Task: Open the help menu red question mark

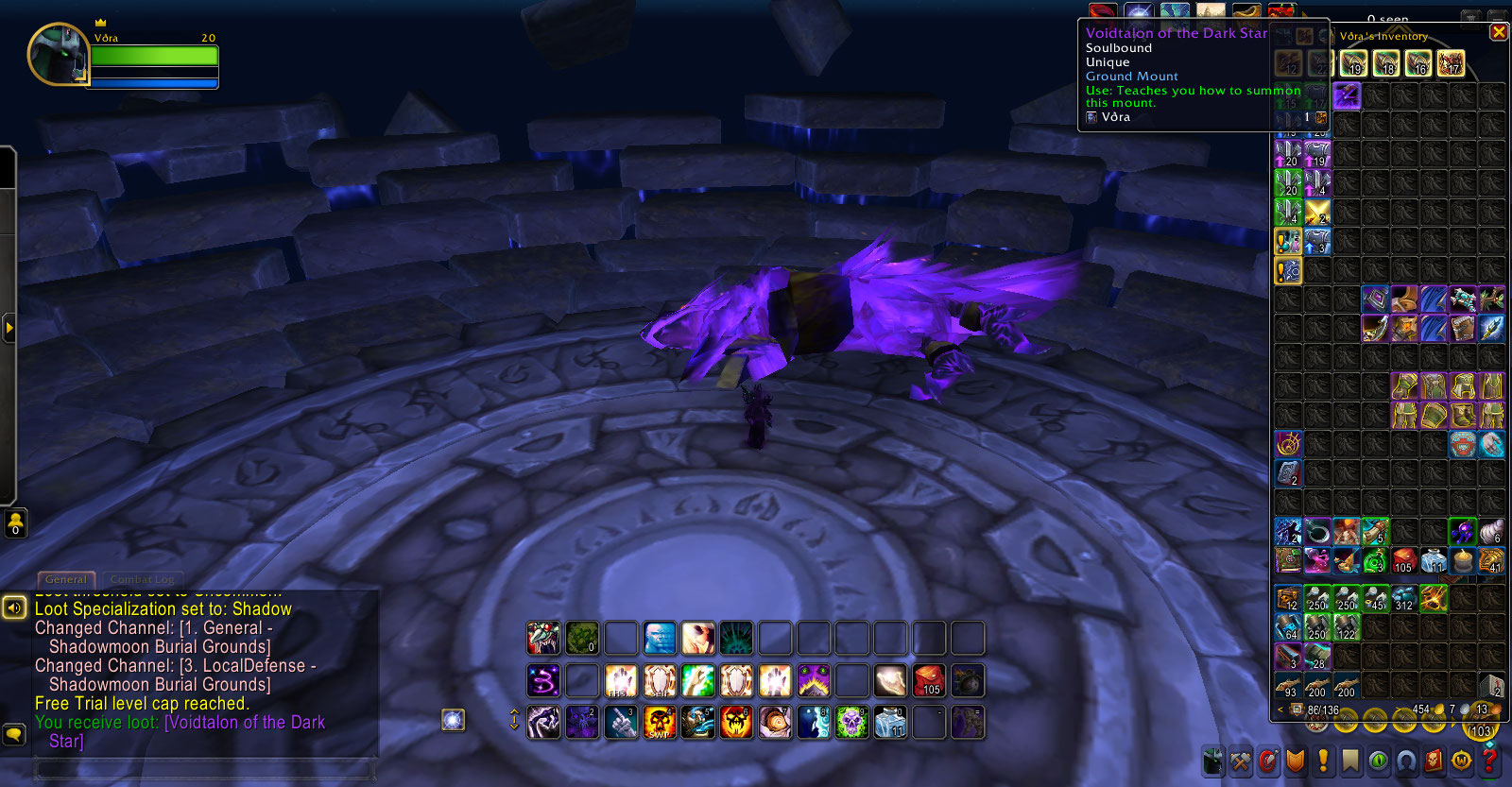Action: tap(1490, 761)
